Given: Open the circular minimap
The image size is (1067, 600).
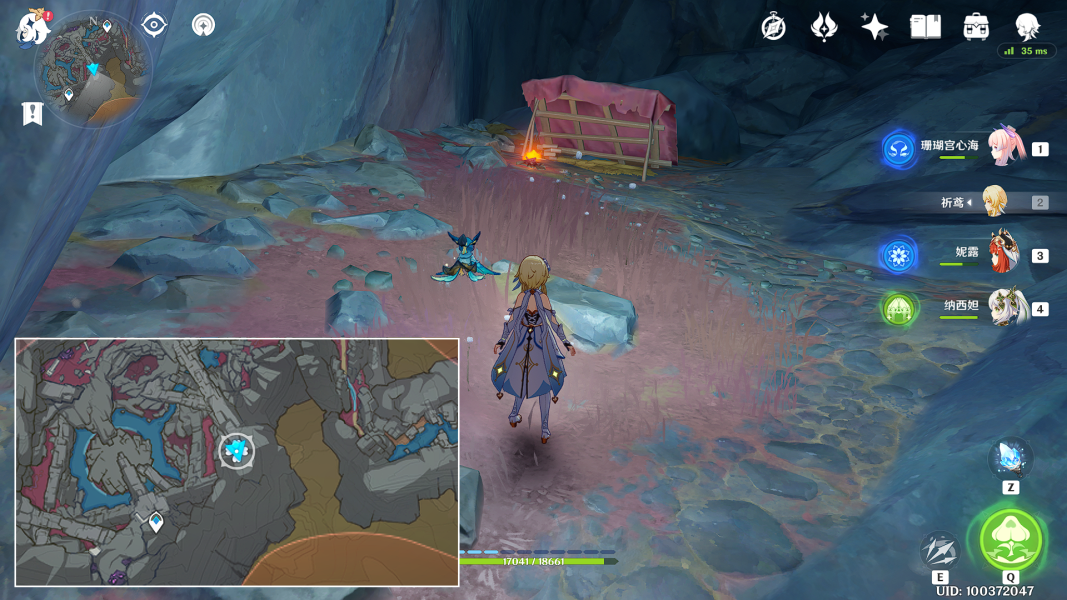Looking at the screenshot, I should (x=93, y=69).
